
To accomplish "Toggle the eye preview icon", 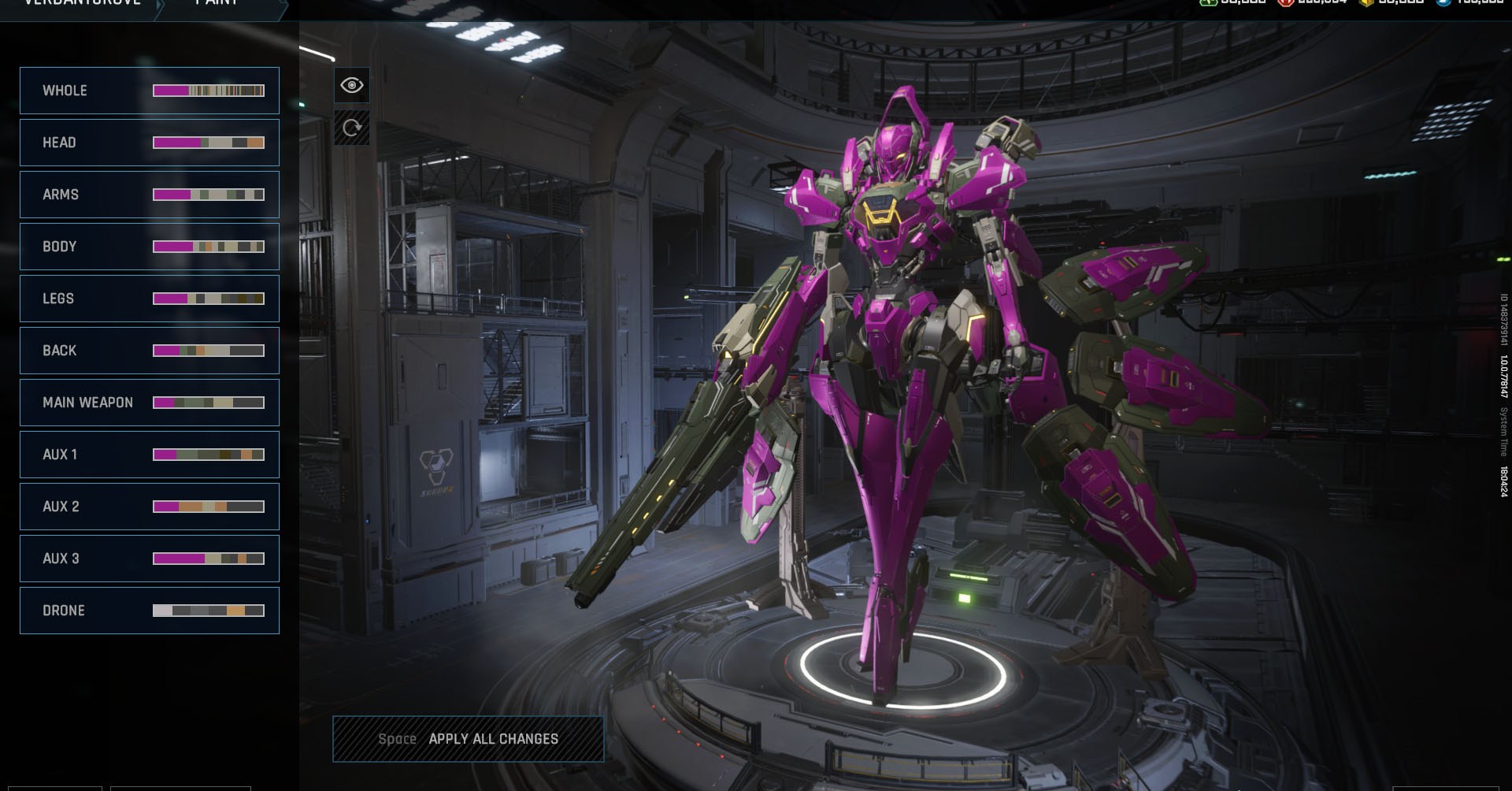I will coord(352,85).
